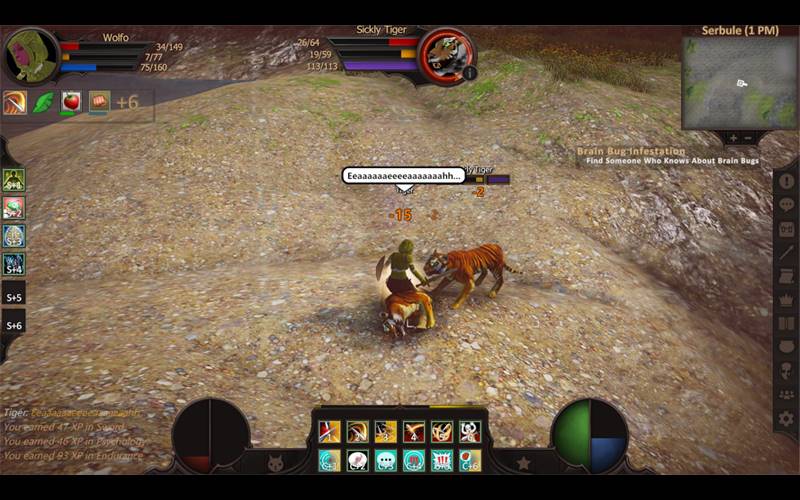Click the red apple buff icon
This screenshot has height=500, width=800.
tap(70, 102)
